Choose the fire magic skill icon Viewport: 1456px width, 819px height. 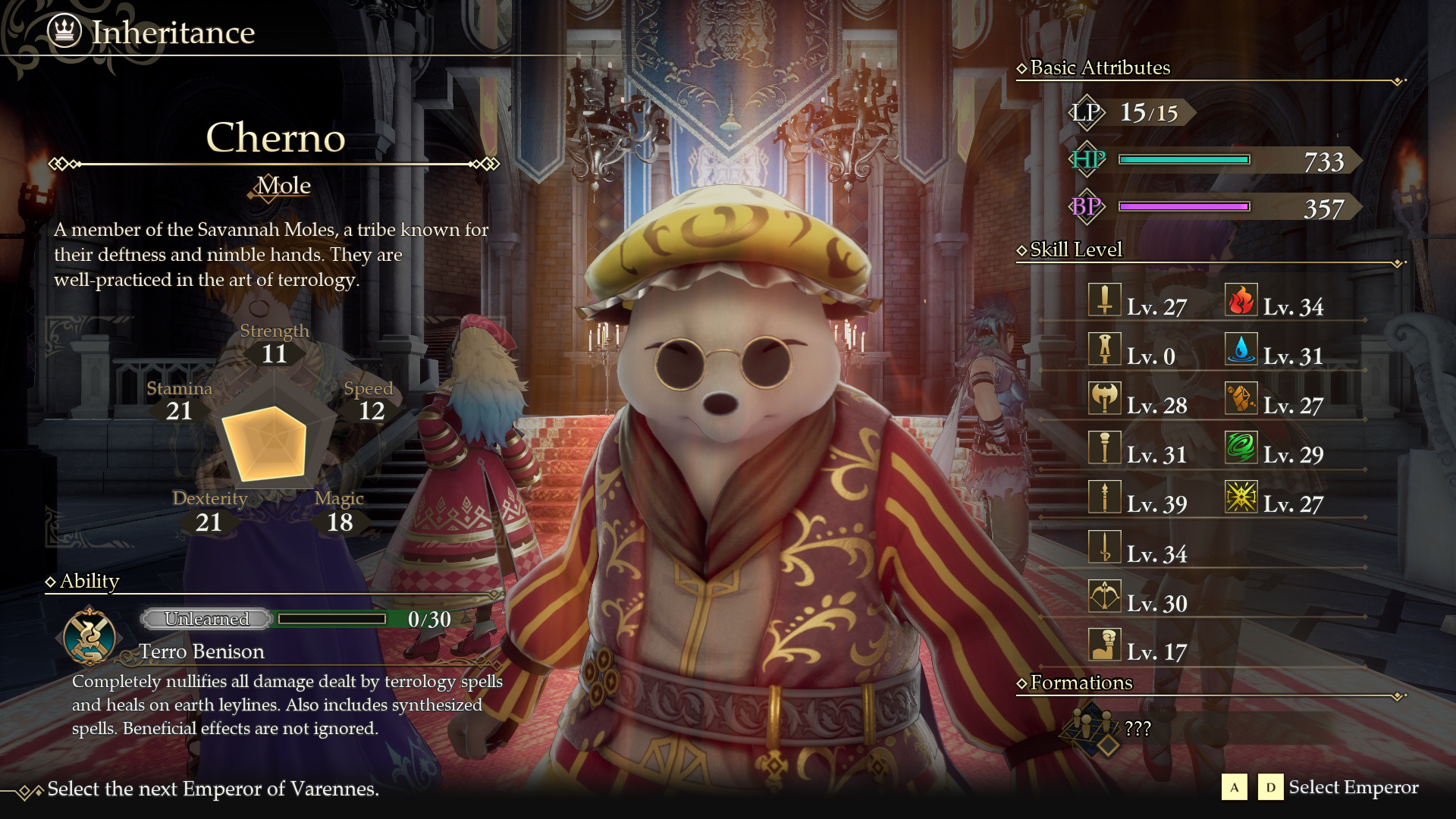pyautogui.click(x=1241, y=300)
